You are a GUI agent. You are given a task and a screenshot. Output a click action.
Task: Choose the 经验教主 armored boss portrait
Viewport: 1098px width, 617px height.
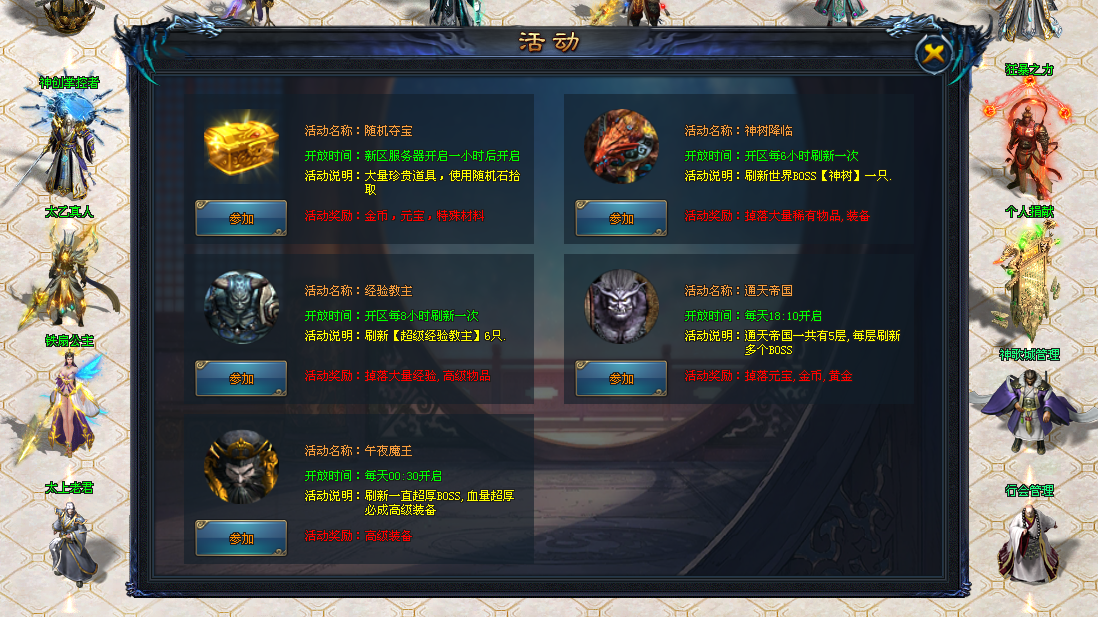[241, 306]
